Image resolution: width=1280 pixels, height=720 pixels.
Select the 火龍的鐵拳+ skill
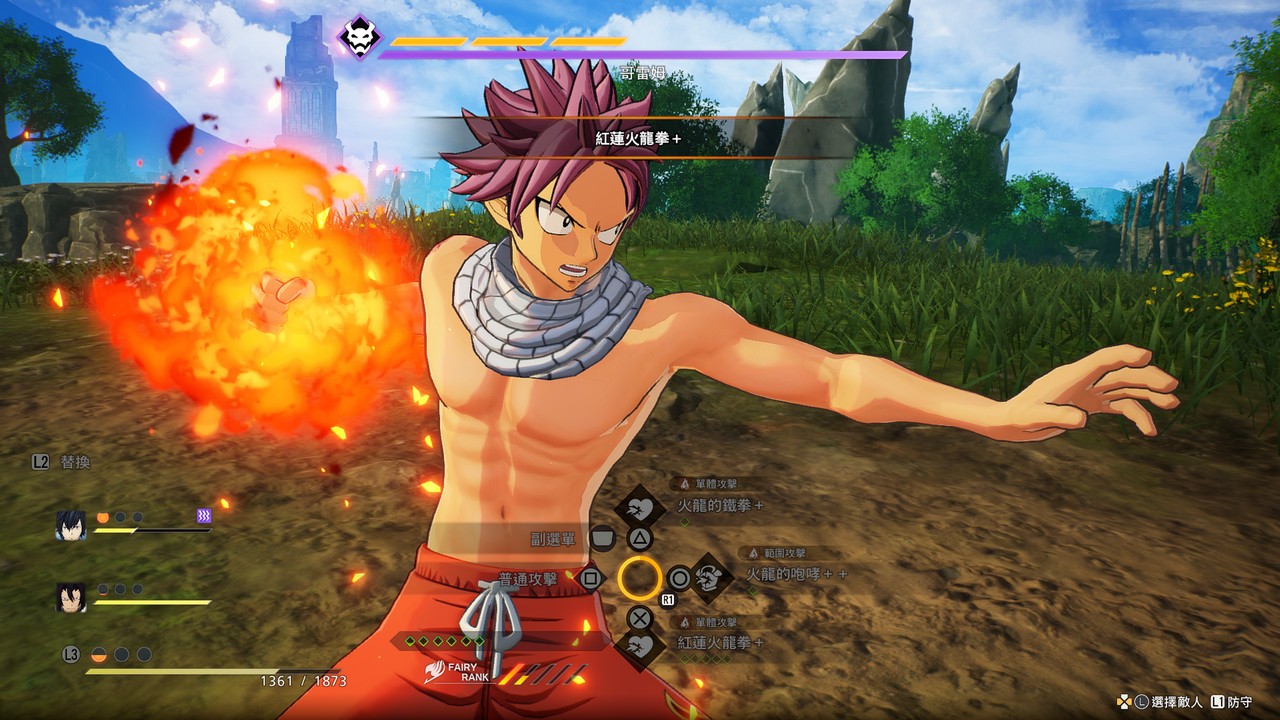[x=719, y=506]
